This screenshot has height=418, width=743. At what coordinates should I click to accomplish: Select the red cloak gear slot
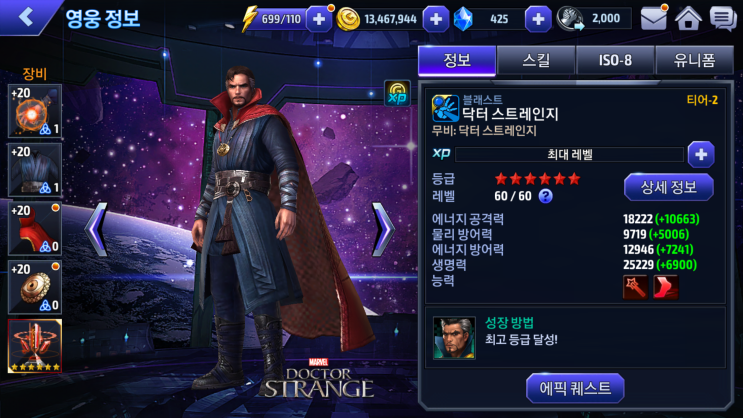point(35,227)
